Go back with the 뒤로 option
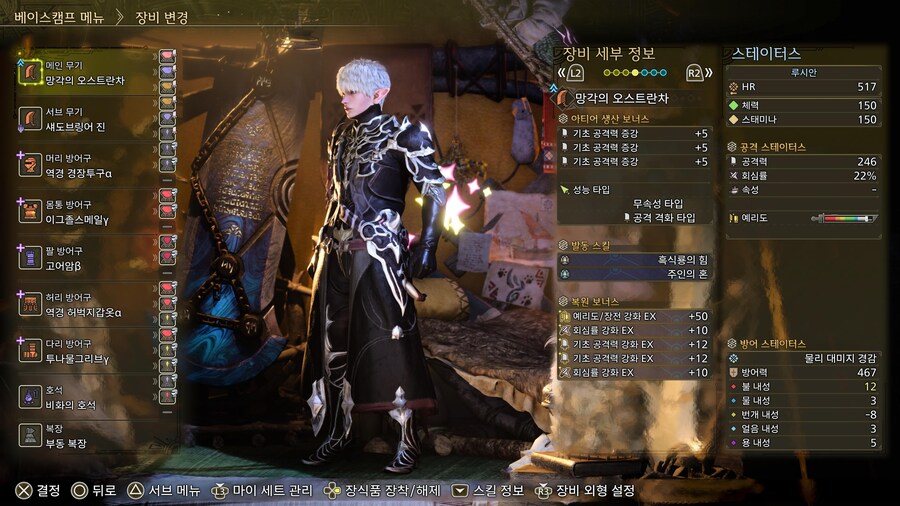This screenshot has width=900, height=506. 94,491
